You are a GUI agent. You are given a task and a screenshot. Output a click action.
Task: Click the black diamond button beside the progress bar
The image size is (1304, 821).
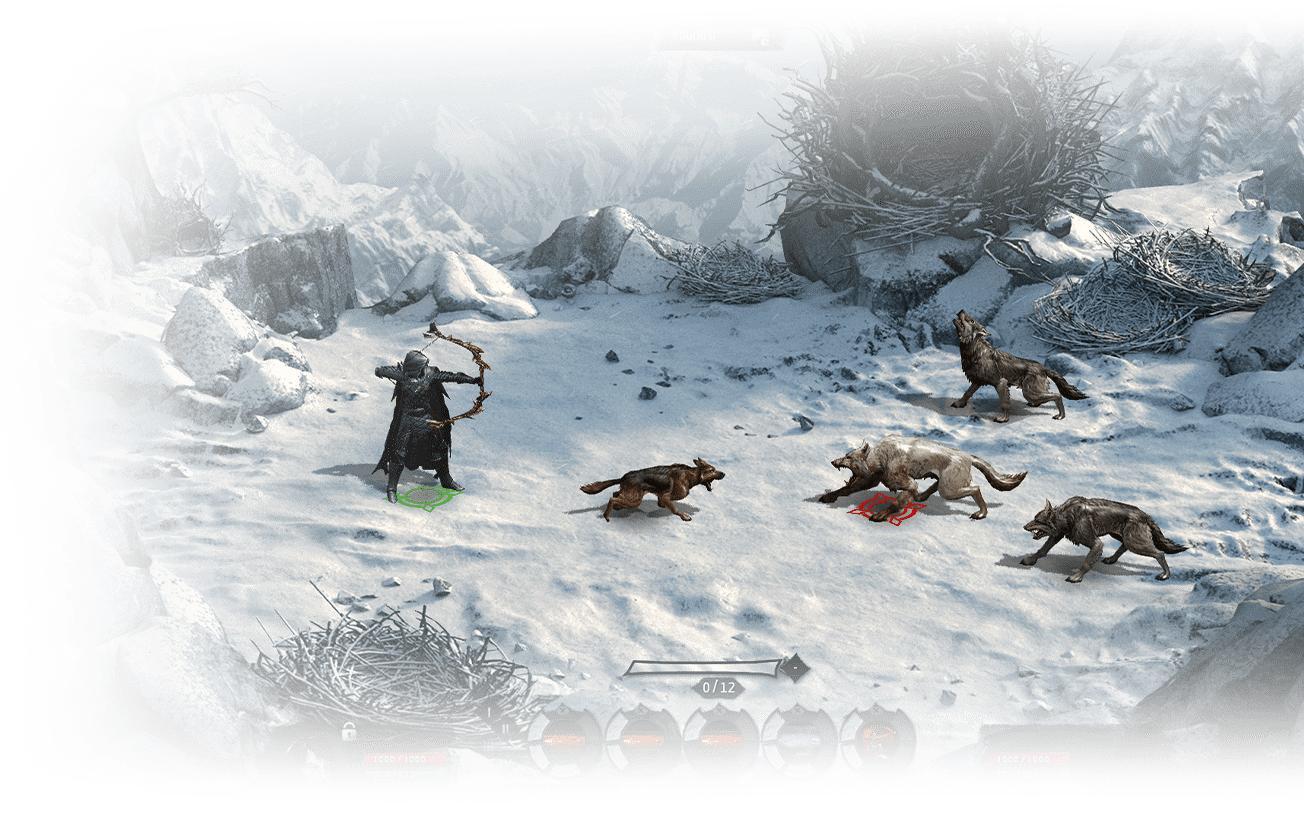coord(795,667)
